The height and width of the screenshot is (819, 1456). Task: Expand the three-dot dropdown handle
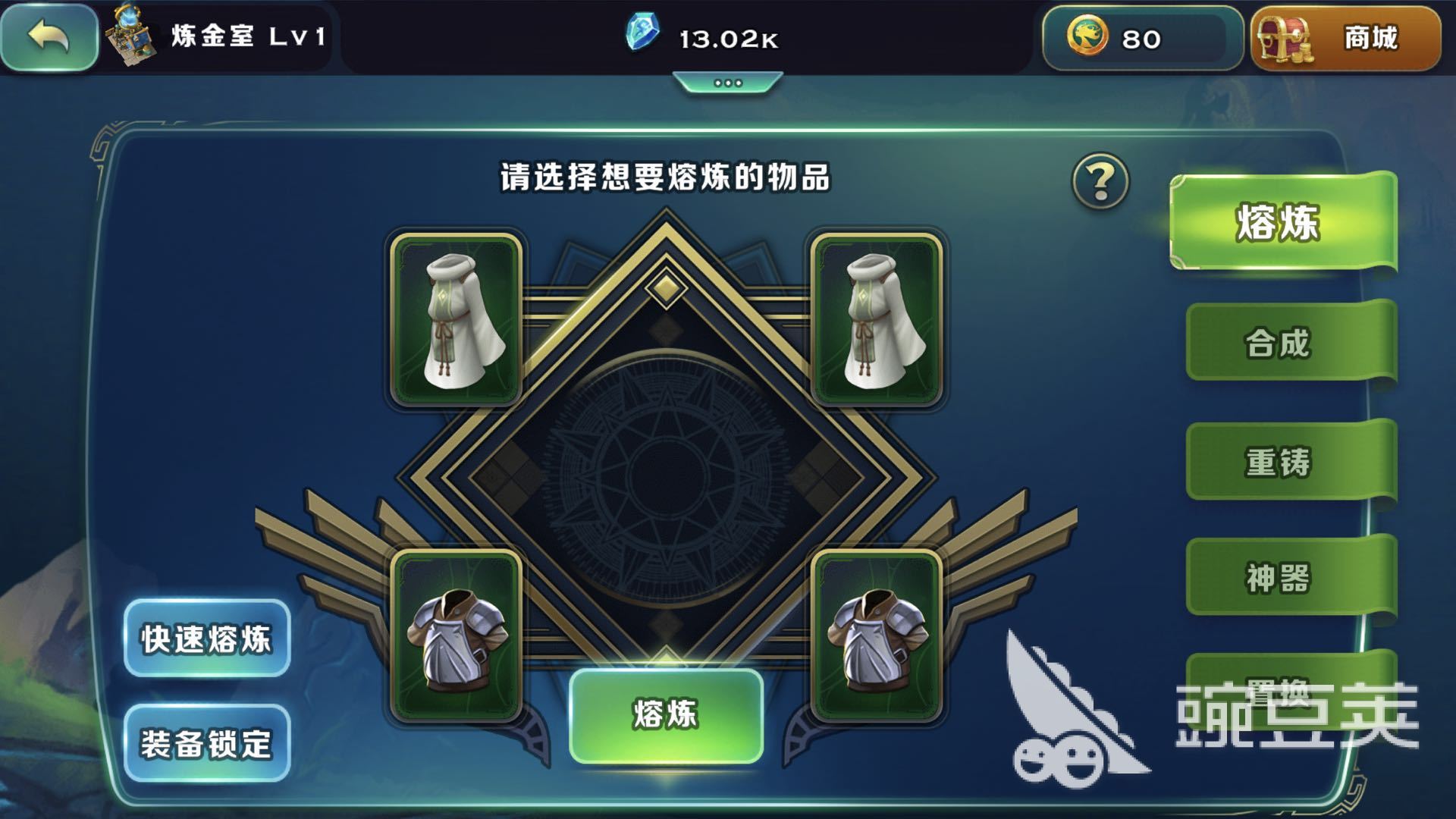click(727, 83)
